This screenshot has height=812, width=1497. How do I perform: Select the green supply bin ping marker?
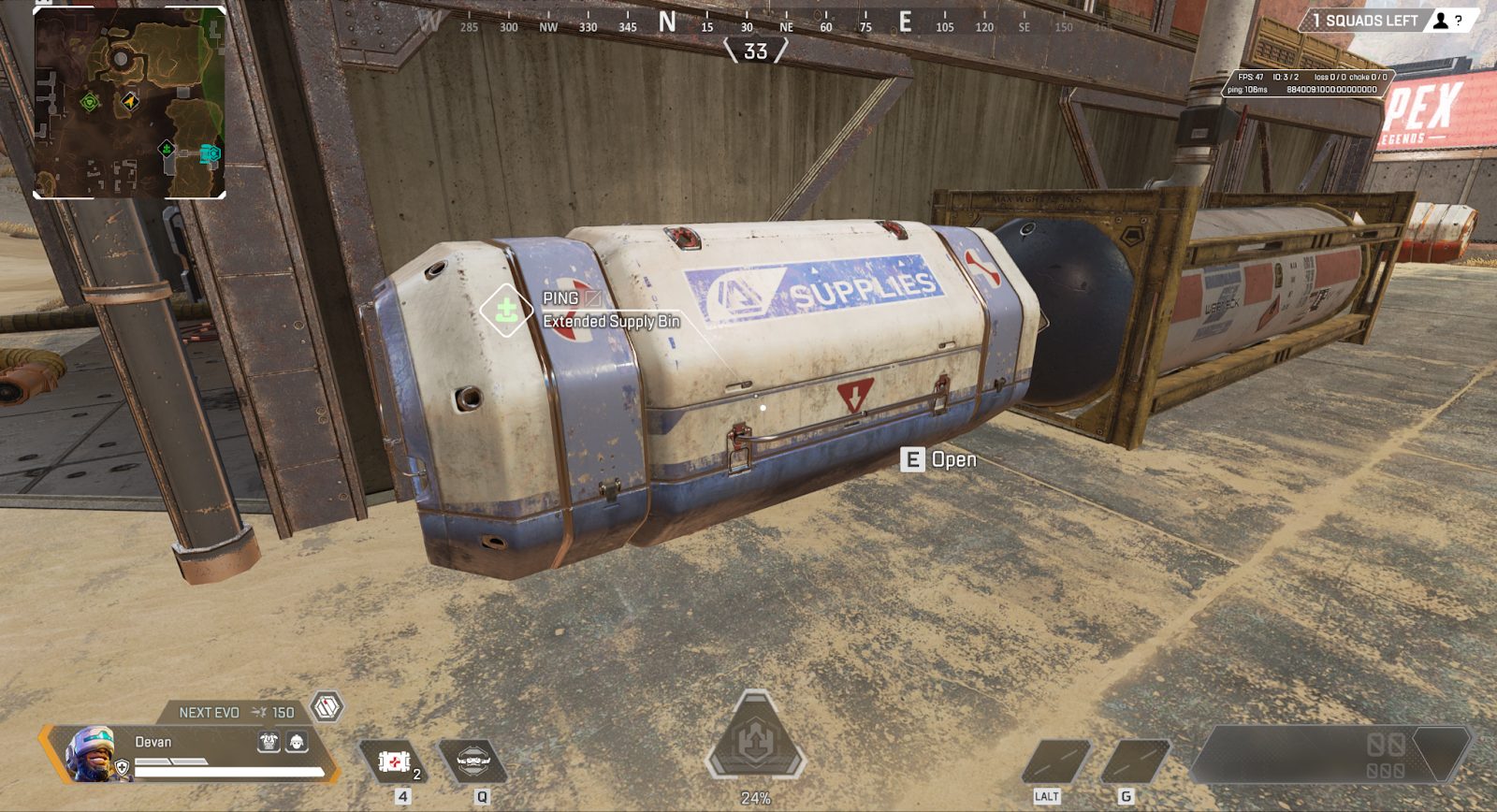coord(506,310)
